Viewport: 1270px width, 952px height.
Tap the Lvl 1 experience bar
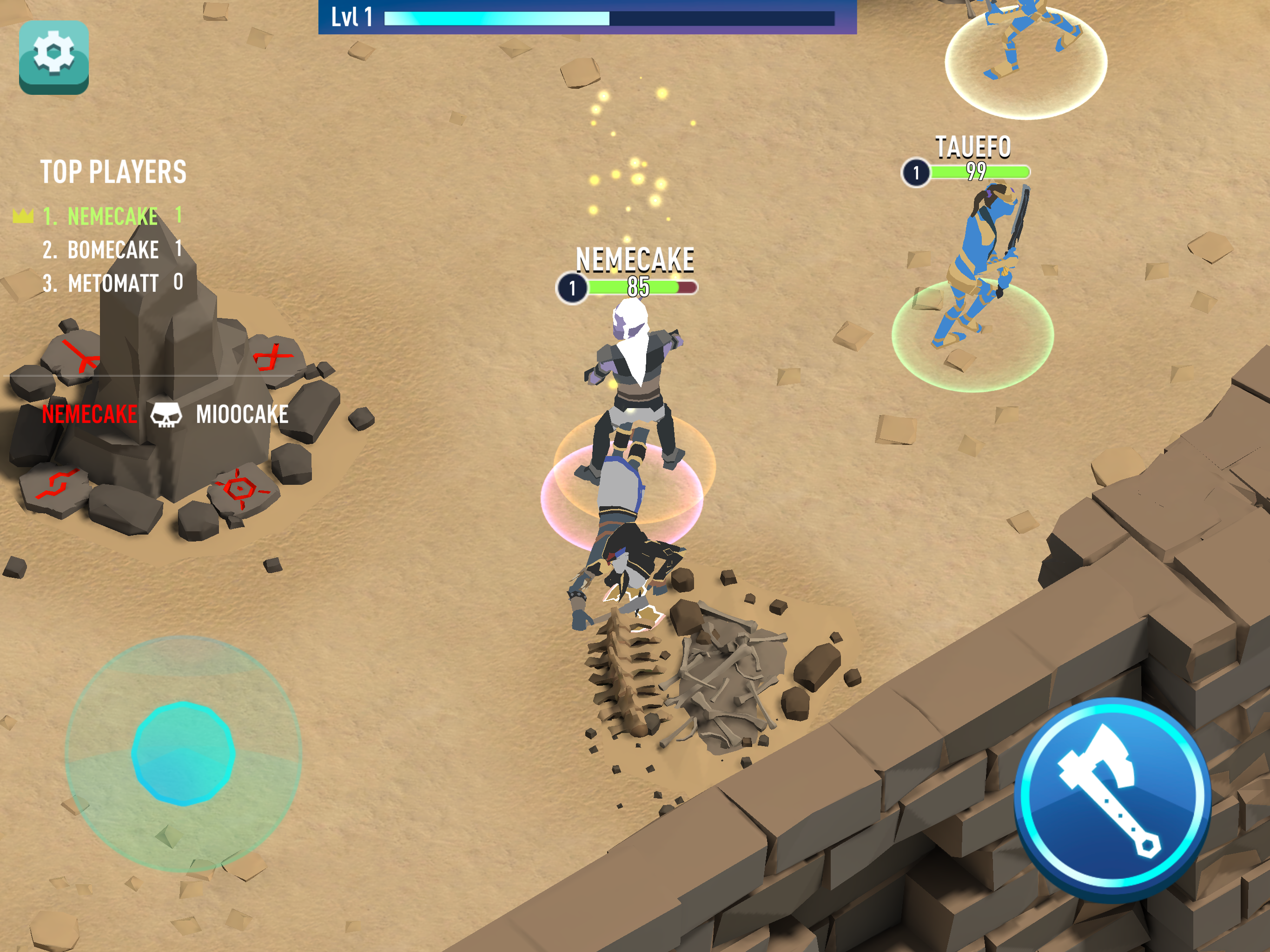(x=574, y=17)
